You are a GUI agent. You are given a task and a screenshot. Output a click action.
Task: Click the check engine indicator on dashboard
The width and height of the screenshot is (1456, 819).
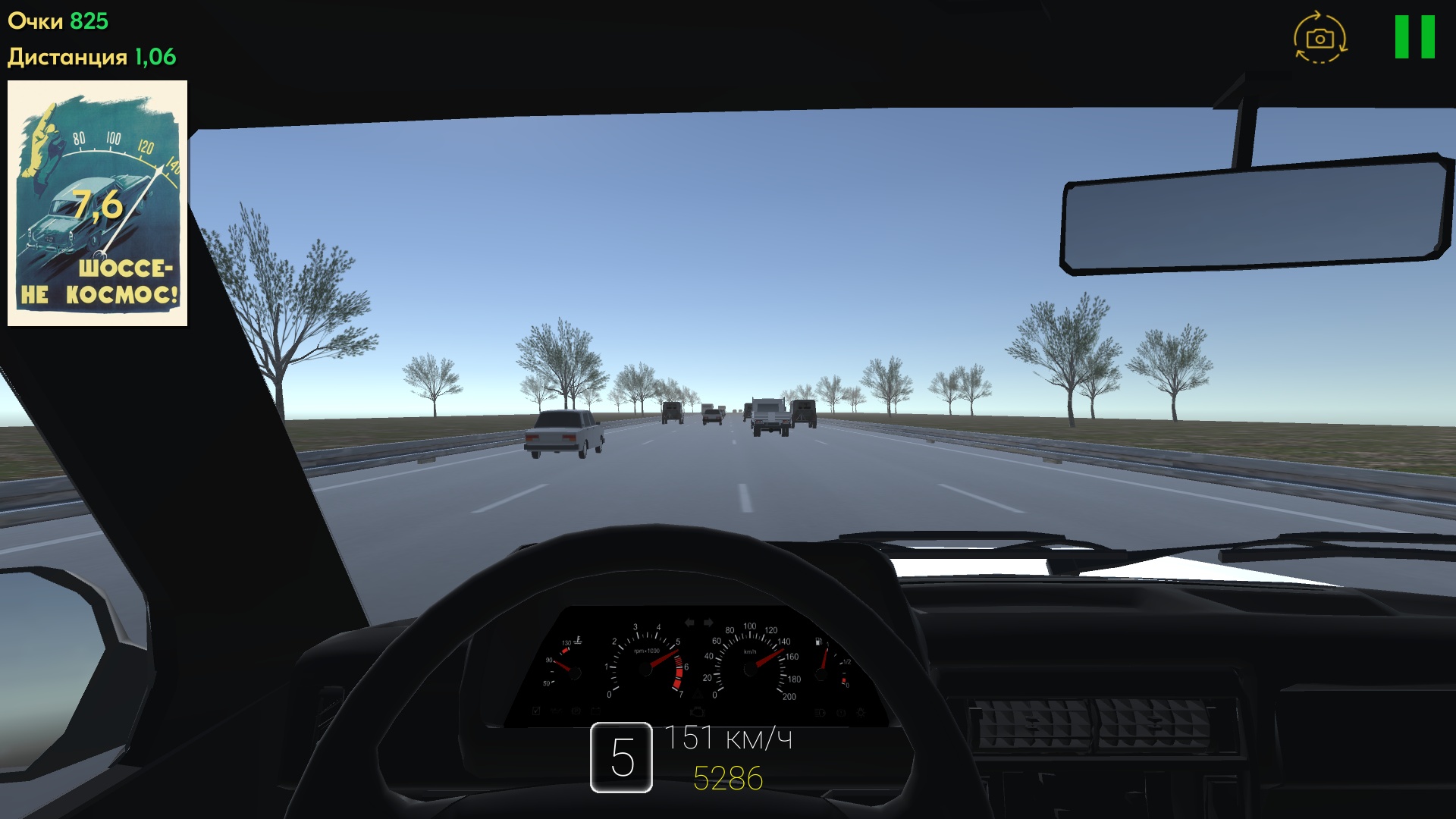(698, 711)
